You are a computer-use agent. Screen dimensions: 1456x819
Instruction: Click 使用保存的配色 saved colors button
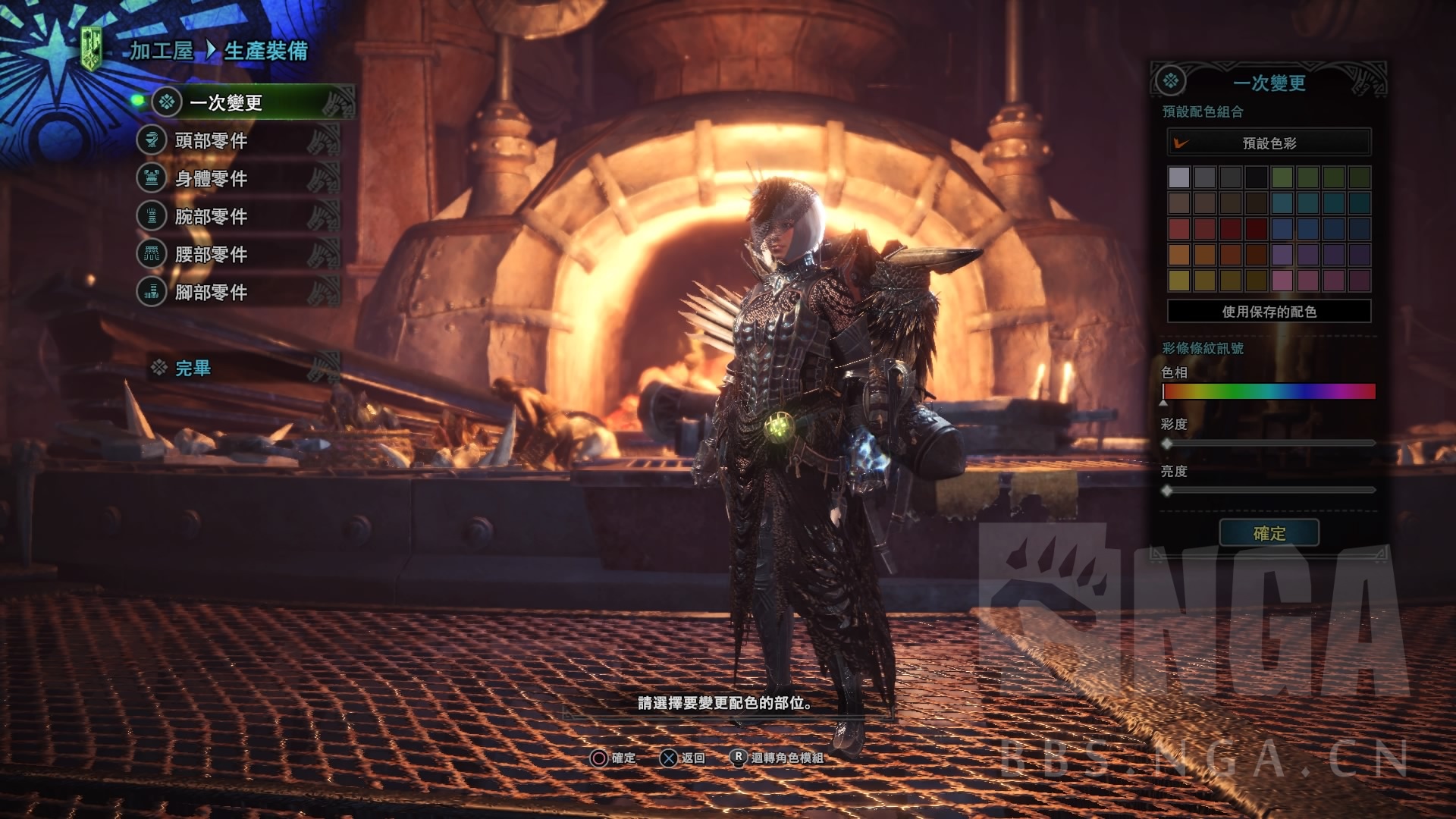point(1269,311)
